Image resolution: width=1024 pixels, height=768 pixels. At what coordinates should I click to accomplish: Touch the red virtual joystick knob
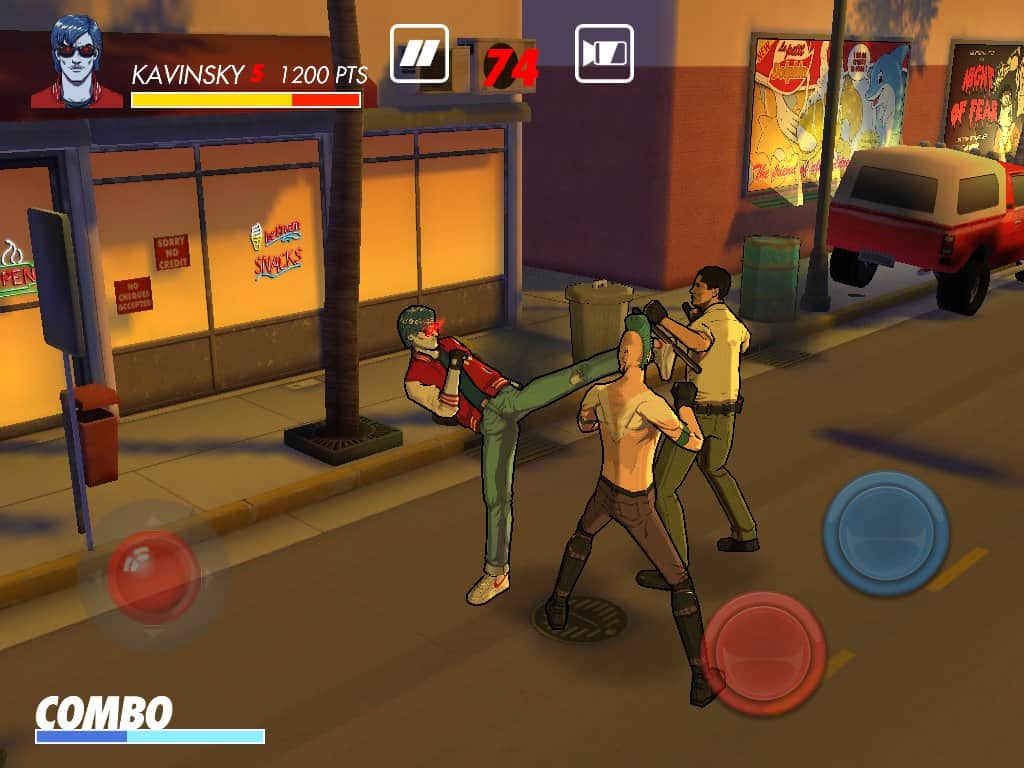click(x=153, y=577)
